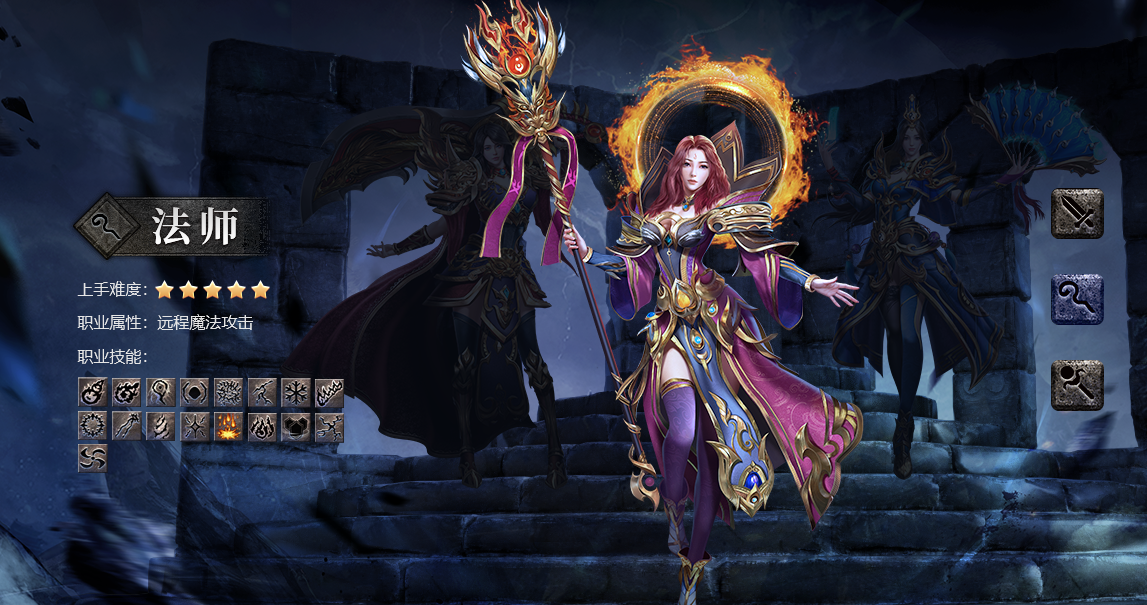
Task: View the four-pointed star burst skill
Action: coord(194,427)
